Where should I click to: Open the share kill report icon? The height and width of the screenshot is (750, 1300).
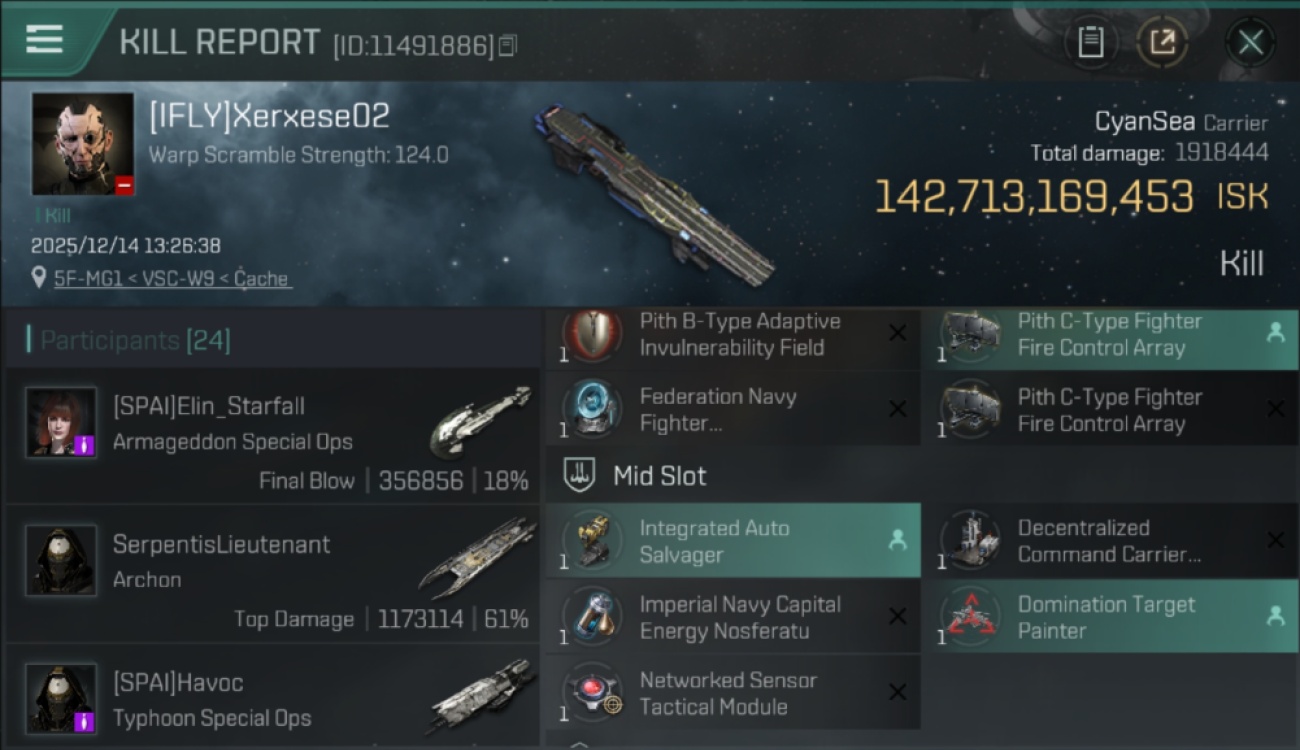(1163, 43)
